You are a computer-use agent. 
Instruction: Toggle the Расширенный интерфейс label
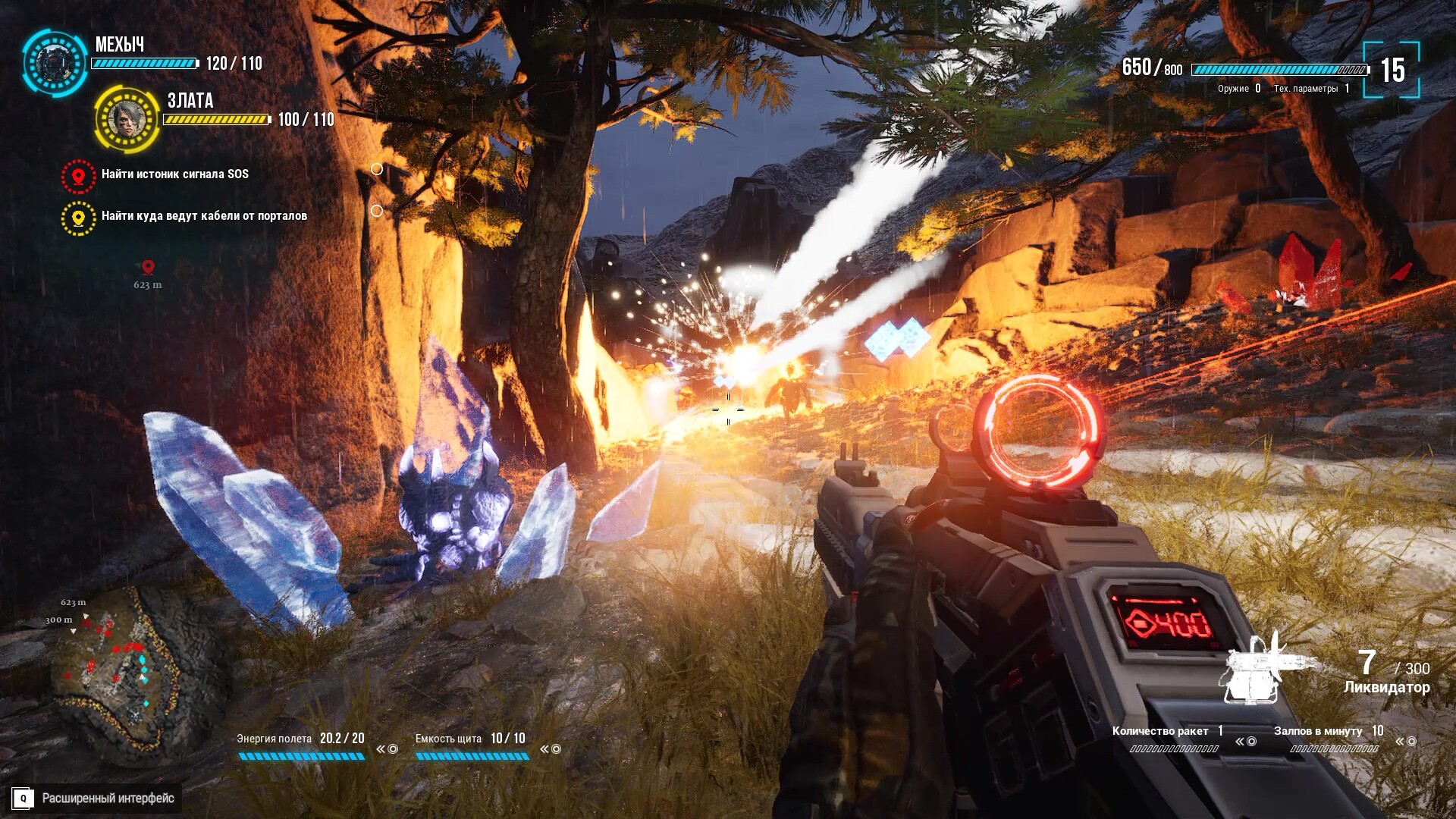click(x=108, y=798)
